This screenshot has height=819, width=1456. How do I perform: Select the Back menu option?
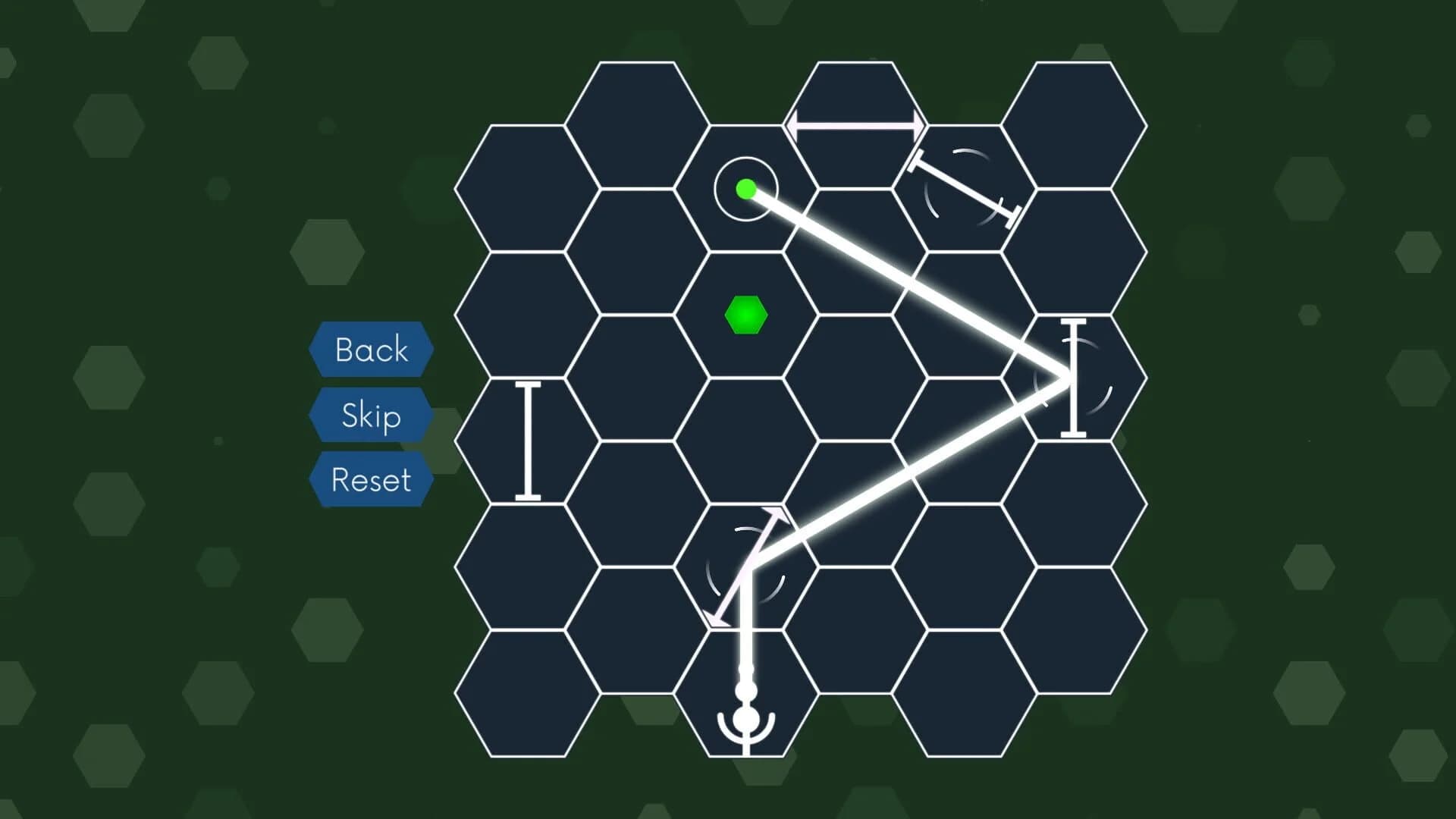[x=371, y=350]
